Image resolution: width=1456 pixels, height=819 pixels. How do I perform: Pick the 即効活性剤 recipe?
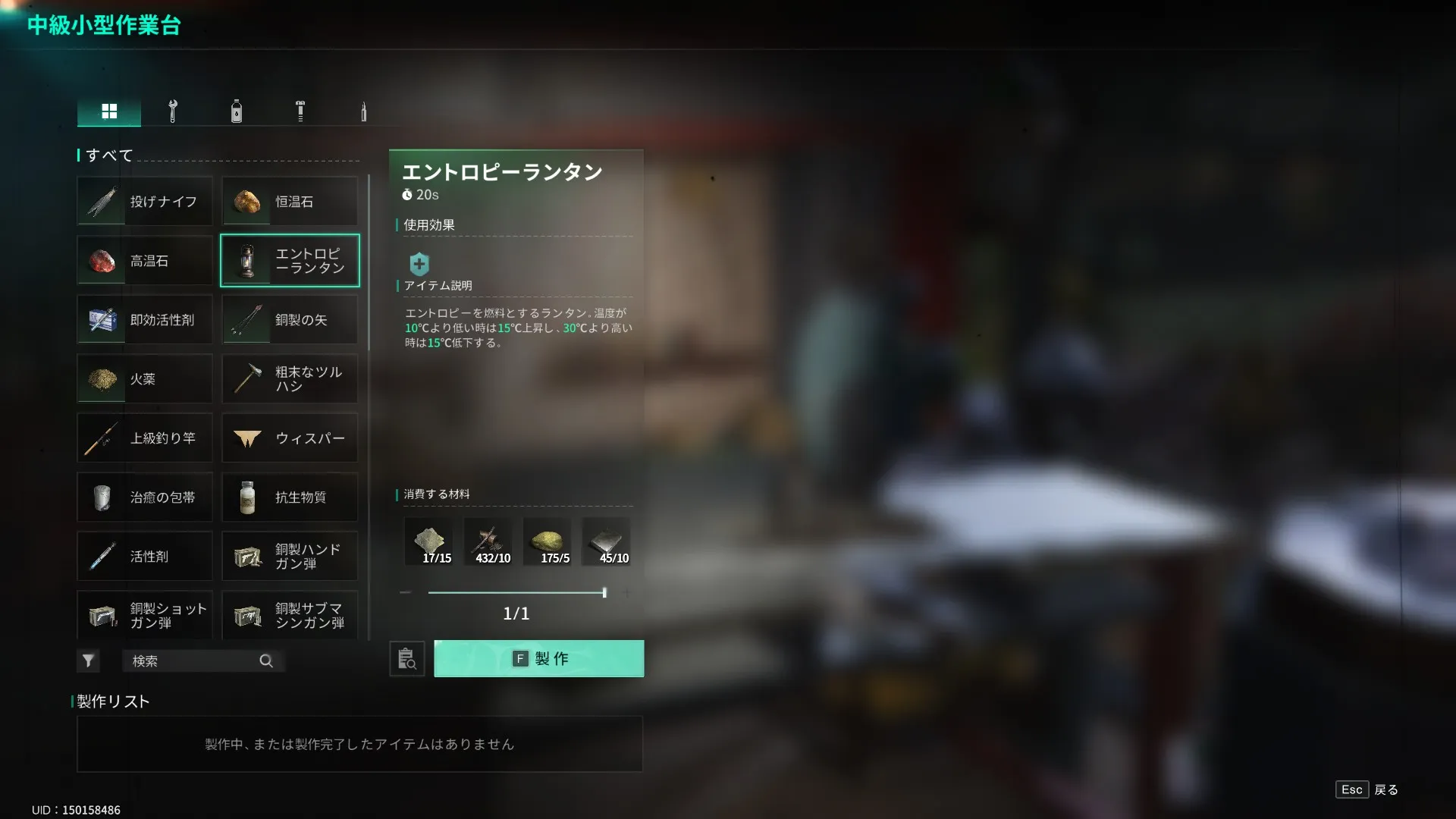click(145, 320)
